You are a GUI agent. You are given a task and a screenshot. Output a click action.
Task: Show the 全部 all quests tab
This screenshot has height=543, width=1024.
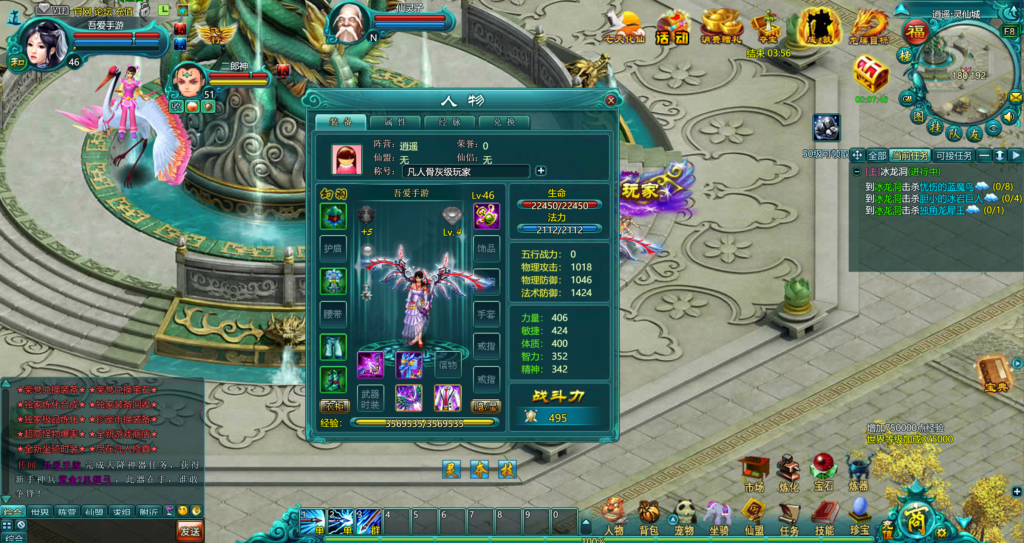[x=876, y=156]
